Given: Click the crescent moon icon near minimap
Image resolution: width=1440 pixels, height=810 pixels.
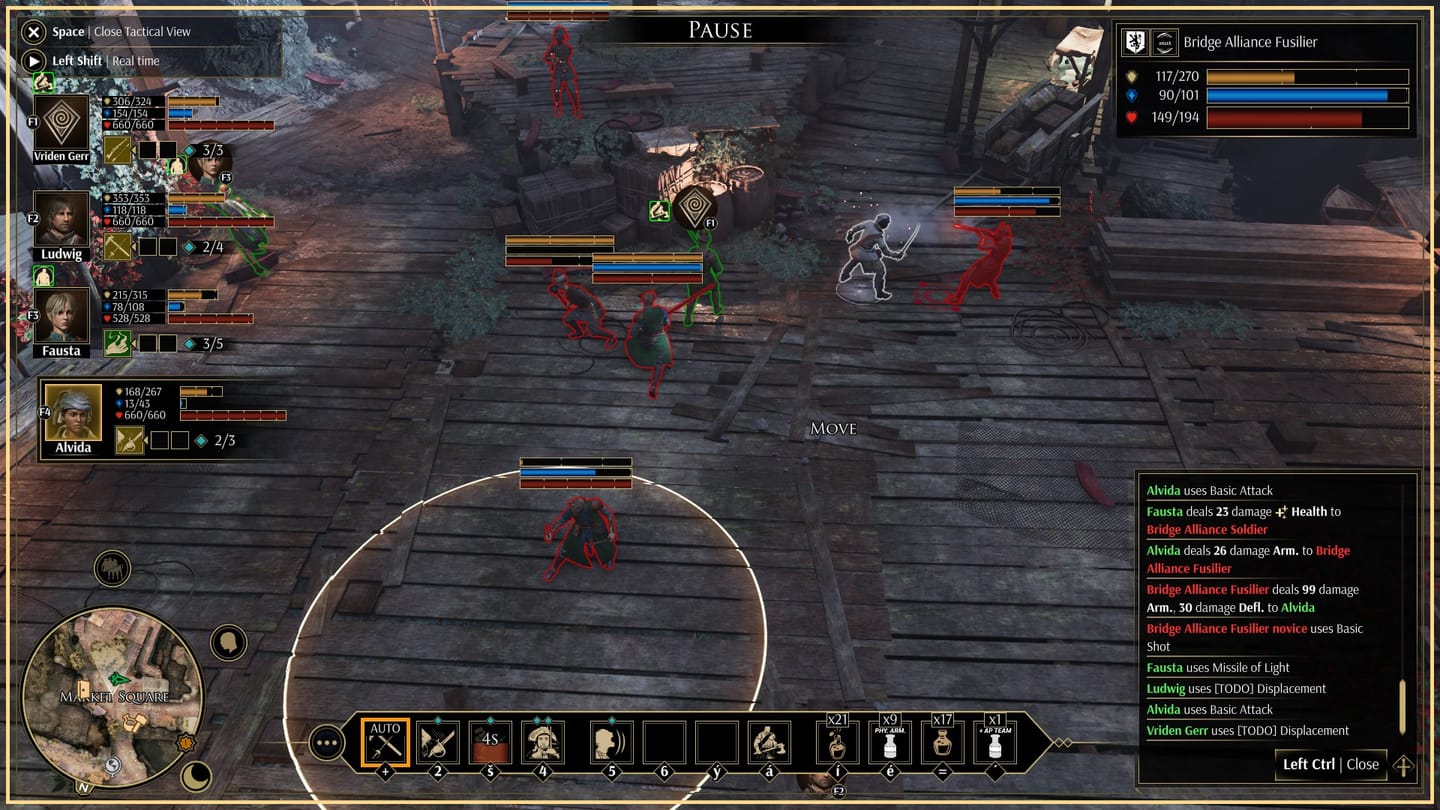Looking at the screenshot, I should [x=196, y=776].
